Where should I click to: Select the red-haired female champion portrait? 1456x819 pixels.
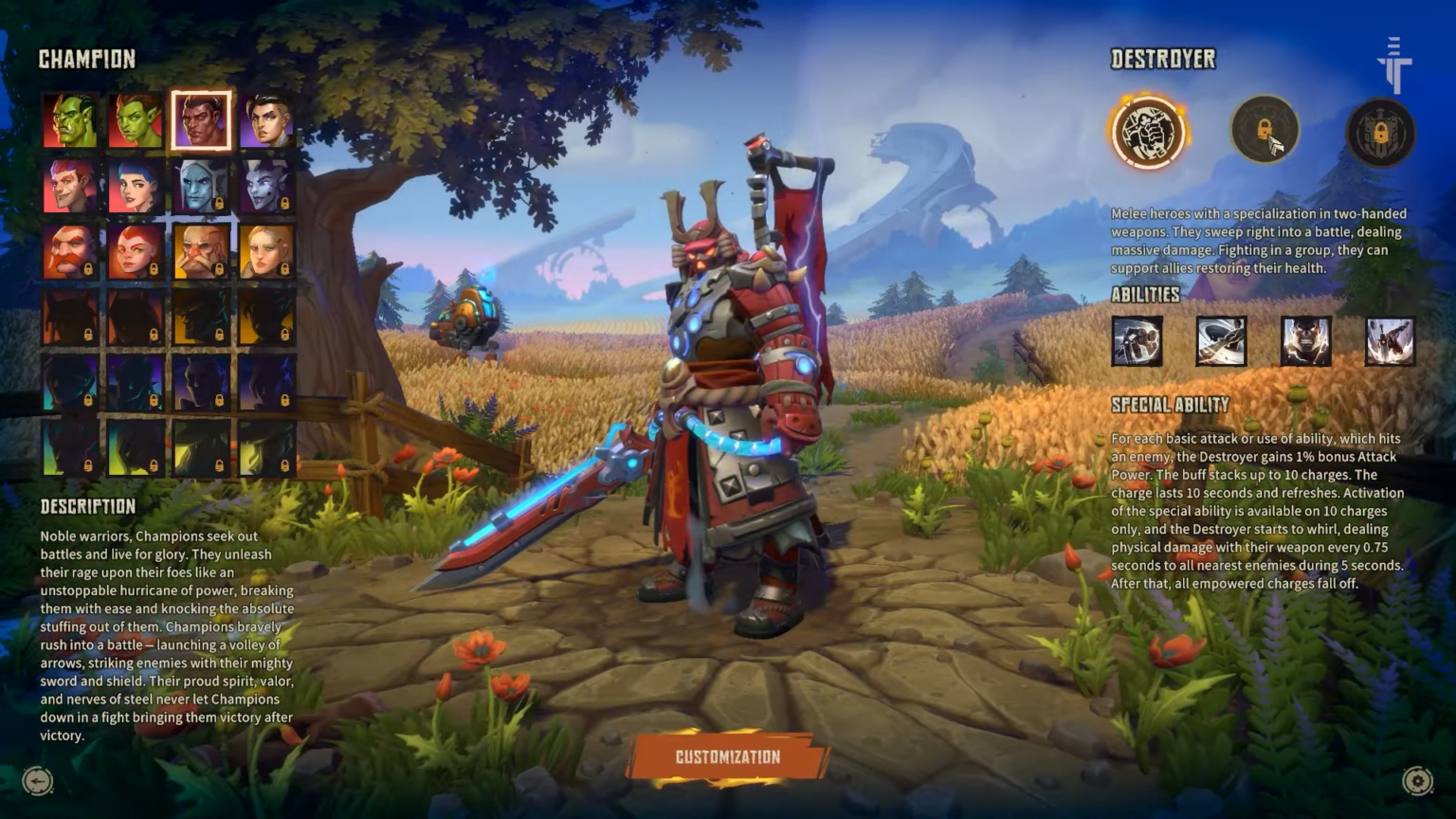click(134, 251)
